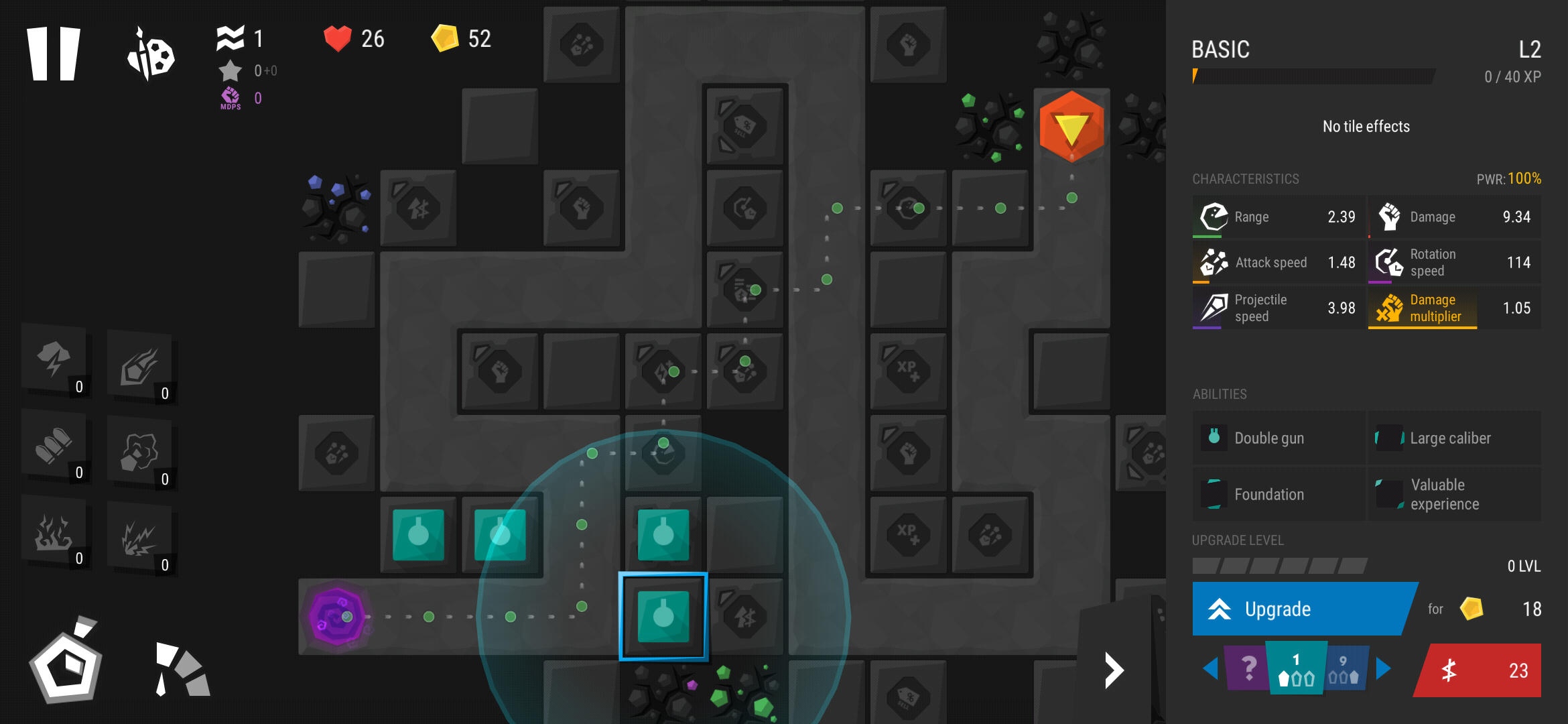Use the fireball meteor ability

tap(140, 367)
